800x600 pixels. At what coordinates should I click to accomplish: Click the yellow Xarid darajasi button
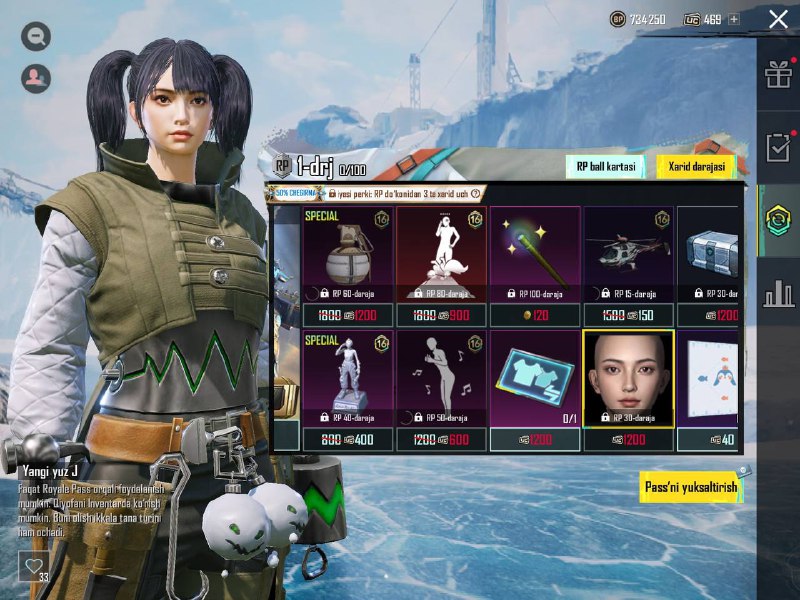point(696,167)
